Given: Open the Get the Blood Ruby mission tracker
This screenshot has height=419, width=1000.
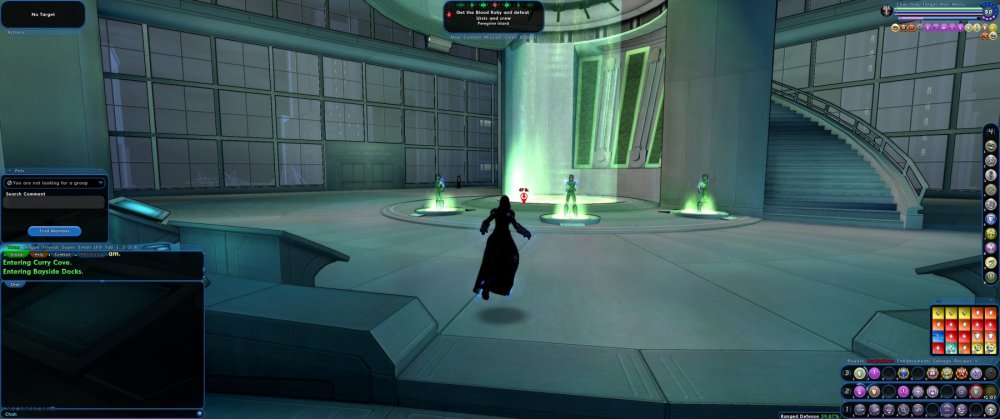Looking at the screenshot, I should pyautogui.click(x=496, y=15).
